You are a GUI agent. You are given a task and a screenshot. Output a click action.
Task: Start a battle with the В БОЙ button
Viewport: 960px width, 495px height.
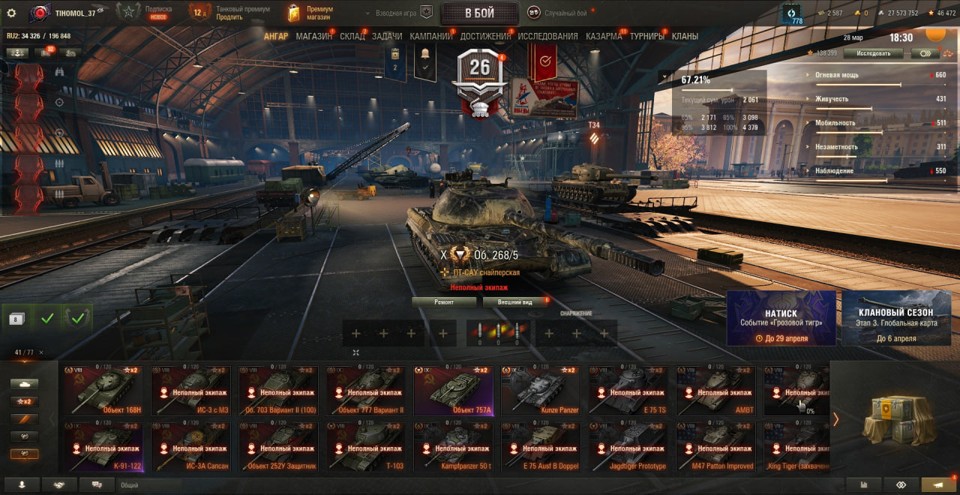pyautogui.click(x=479, y=13)
